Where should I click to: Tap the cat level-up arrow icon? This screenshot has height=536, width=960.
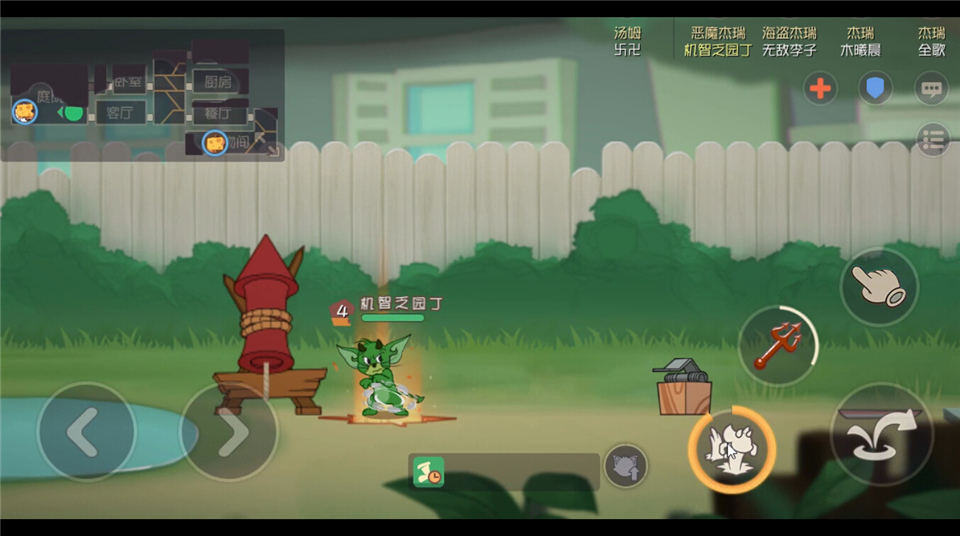(625, 466)
